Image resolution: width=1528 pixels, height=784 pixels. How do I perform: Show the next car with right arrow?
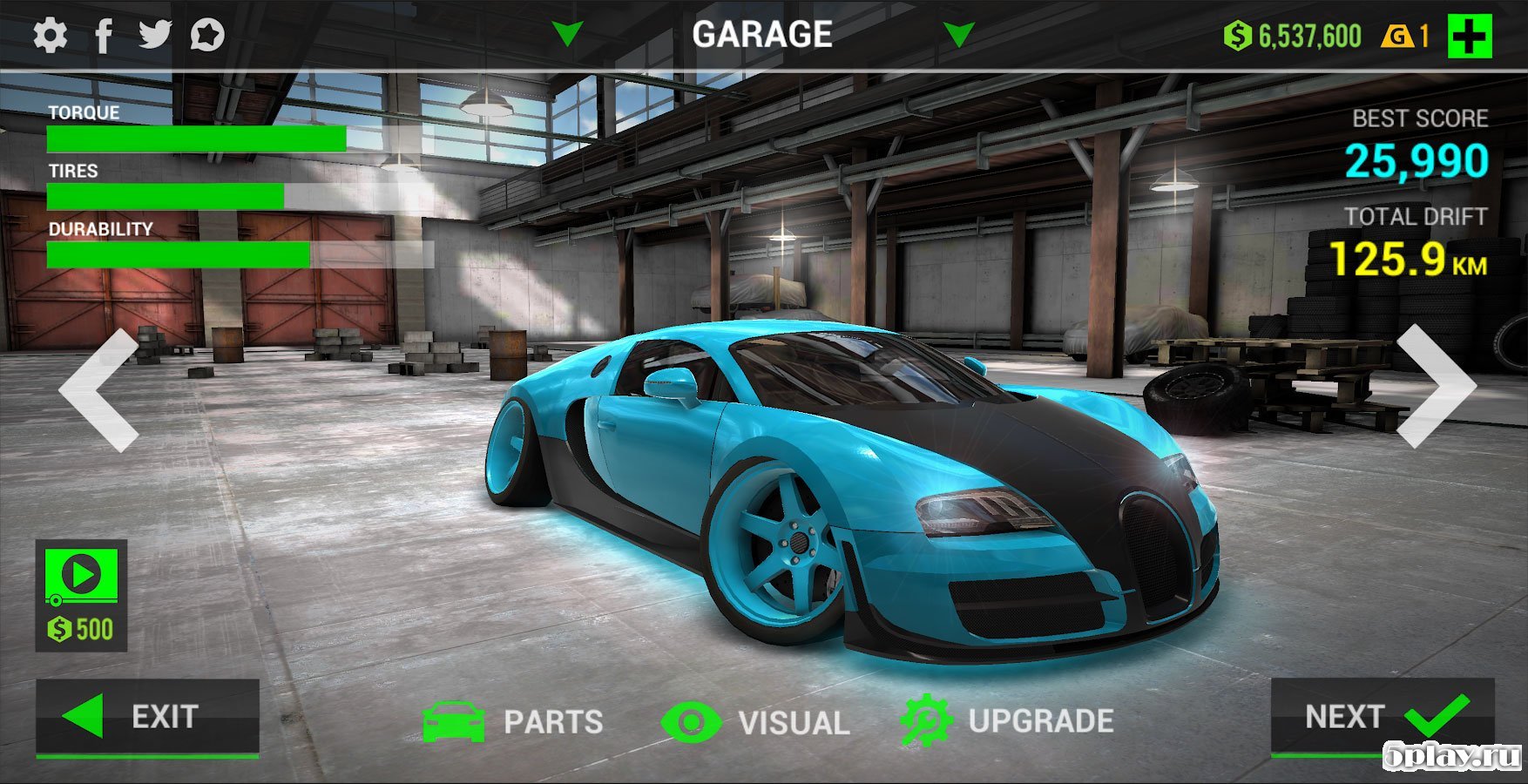click(1434, 386)
